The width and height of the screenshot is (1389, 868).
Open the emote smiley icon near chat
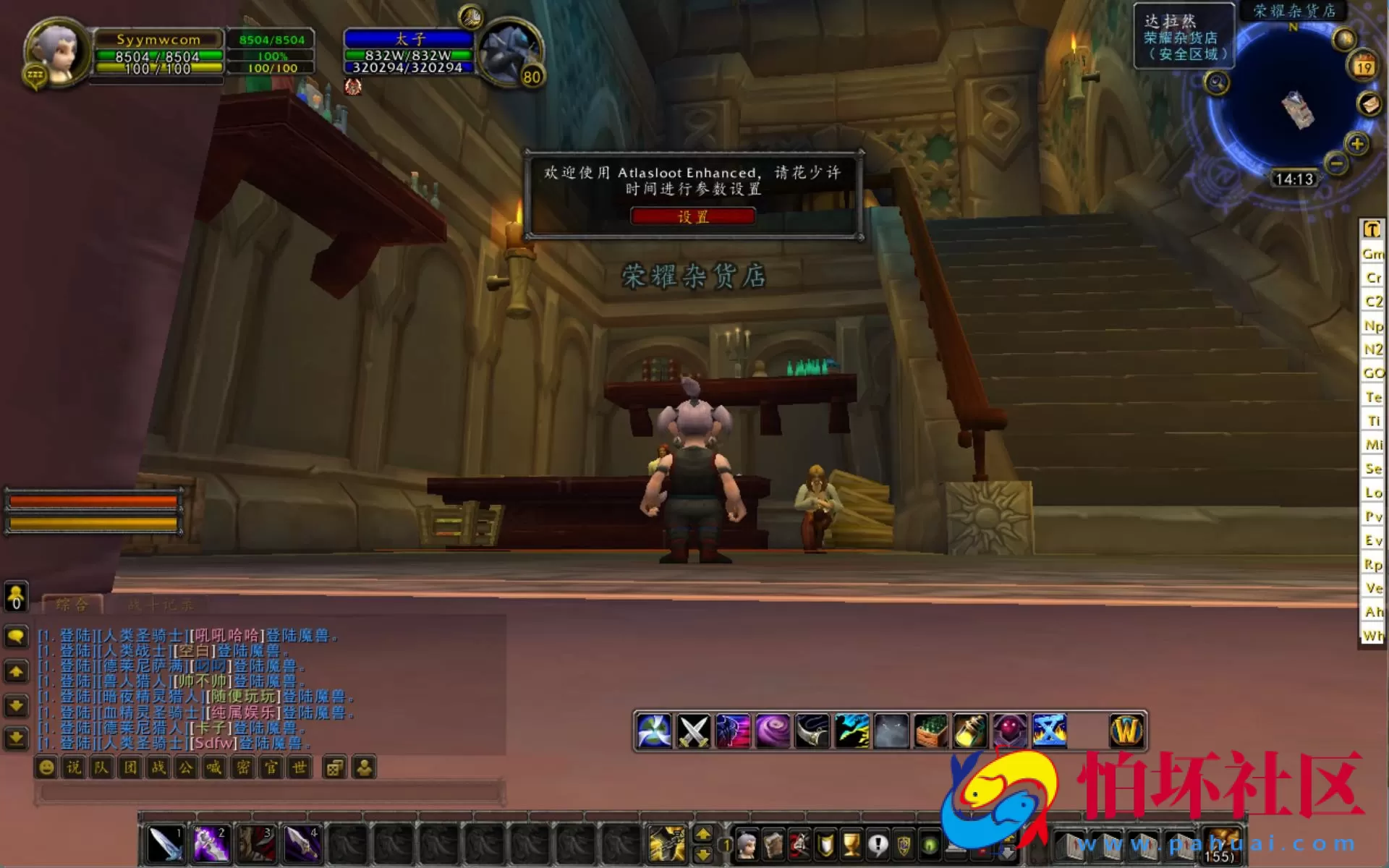coord(46,769)
